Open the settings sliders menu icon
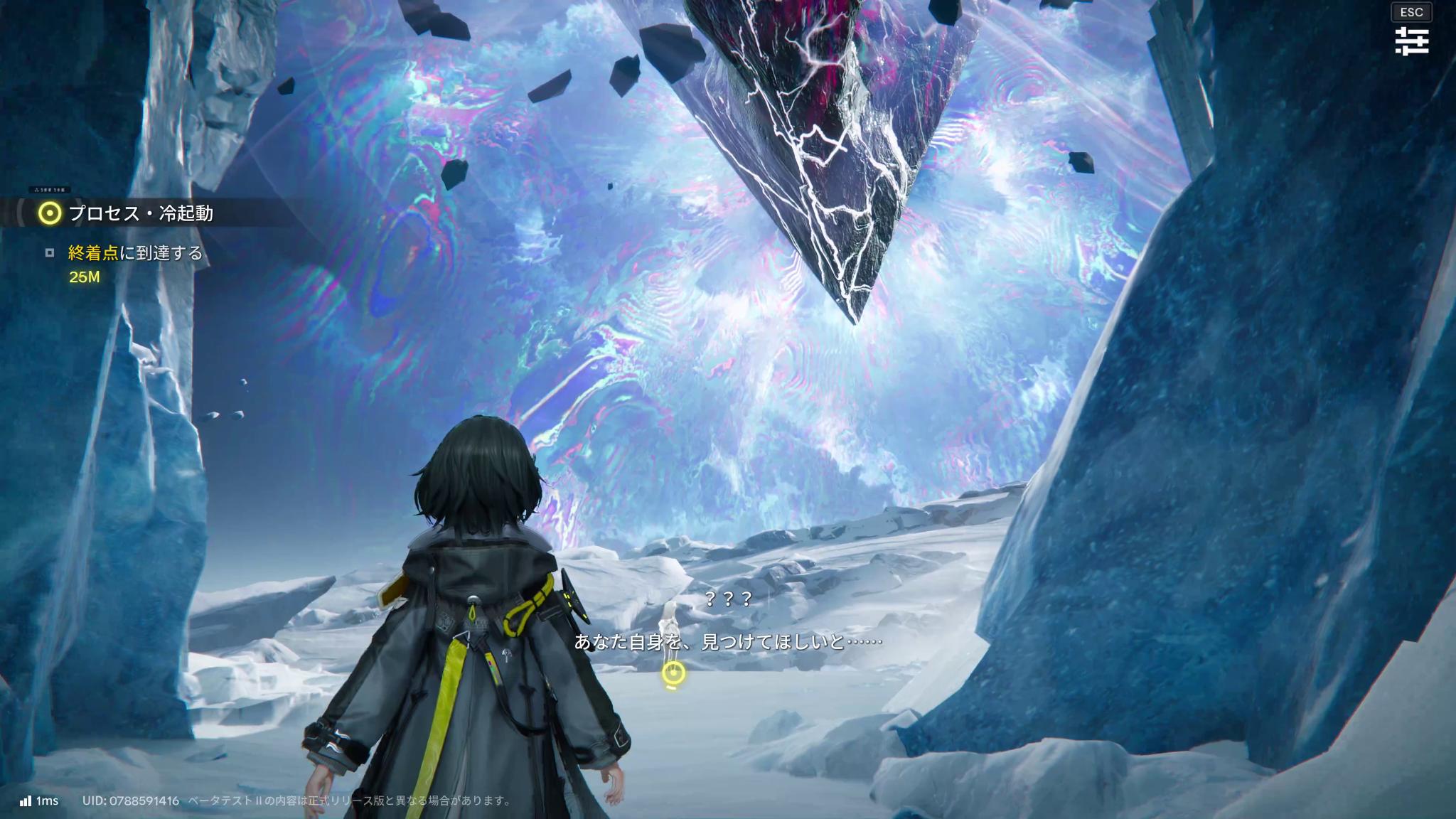Image resolution: width=1456 pixels, height=819 pixels. coord(1411,41)
